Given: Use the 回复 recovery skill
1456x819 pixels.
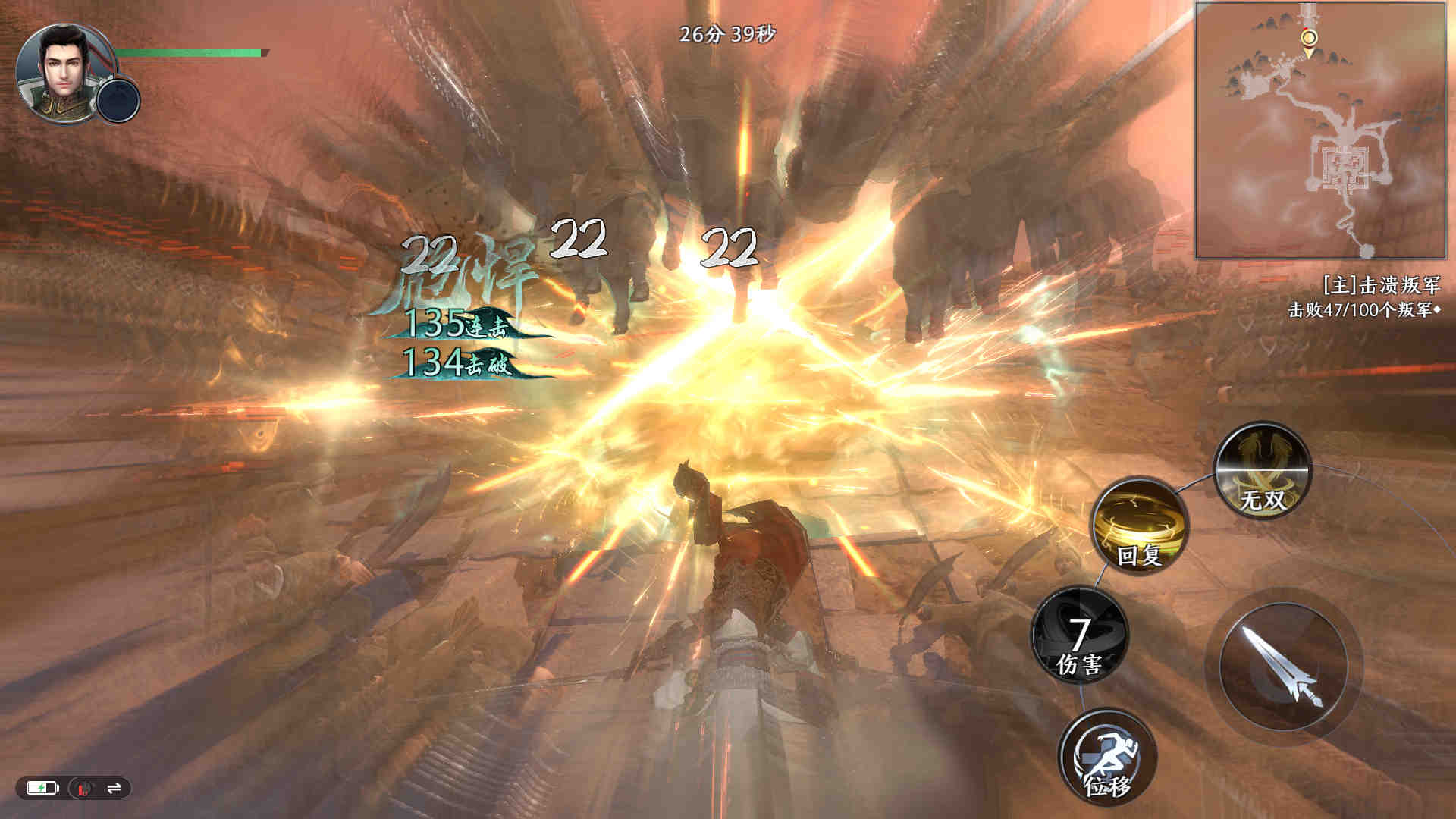Looking at the screenshot, I should coord(1140,526).
